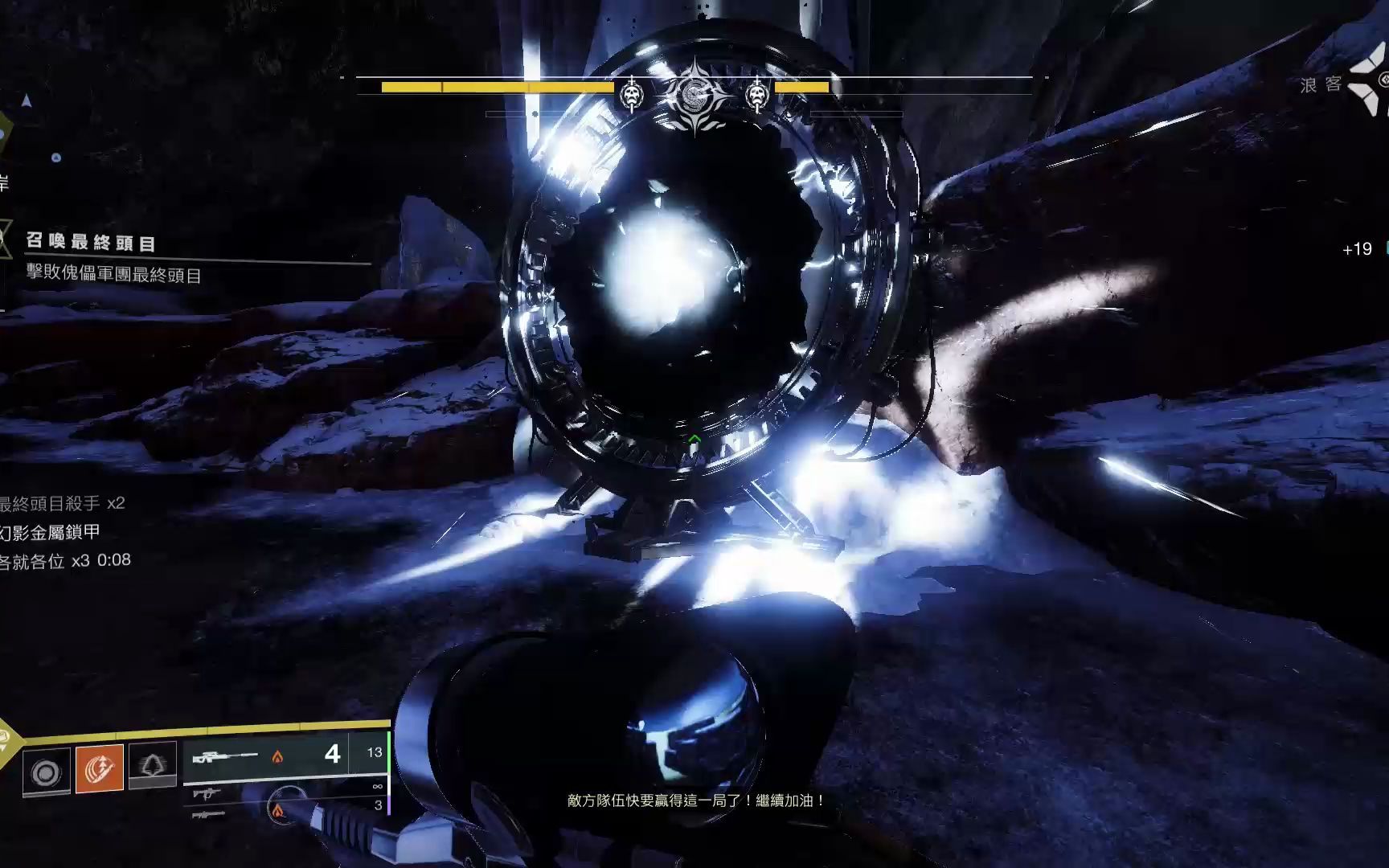
Task: Click the class ability icon
Action: tap(153, 765)
